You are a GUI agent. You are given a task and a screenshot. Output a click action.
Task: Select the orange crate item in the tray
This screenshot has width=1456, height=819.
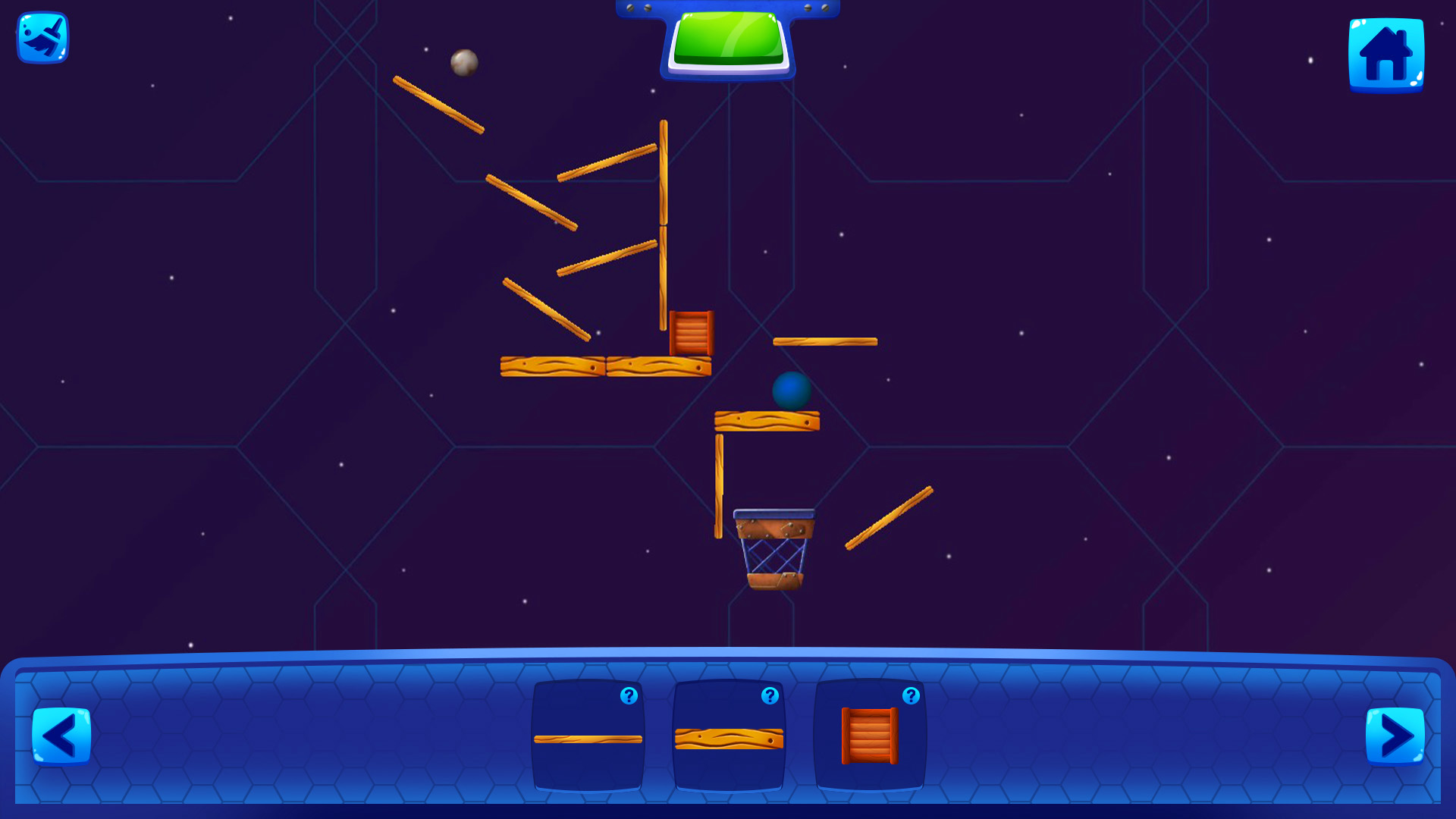pos(871,737)
